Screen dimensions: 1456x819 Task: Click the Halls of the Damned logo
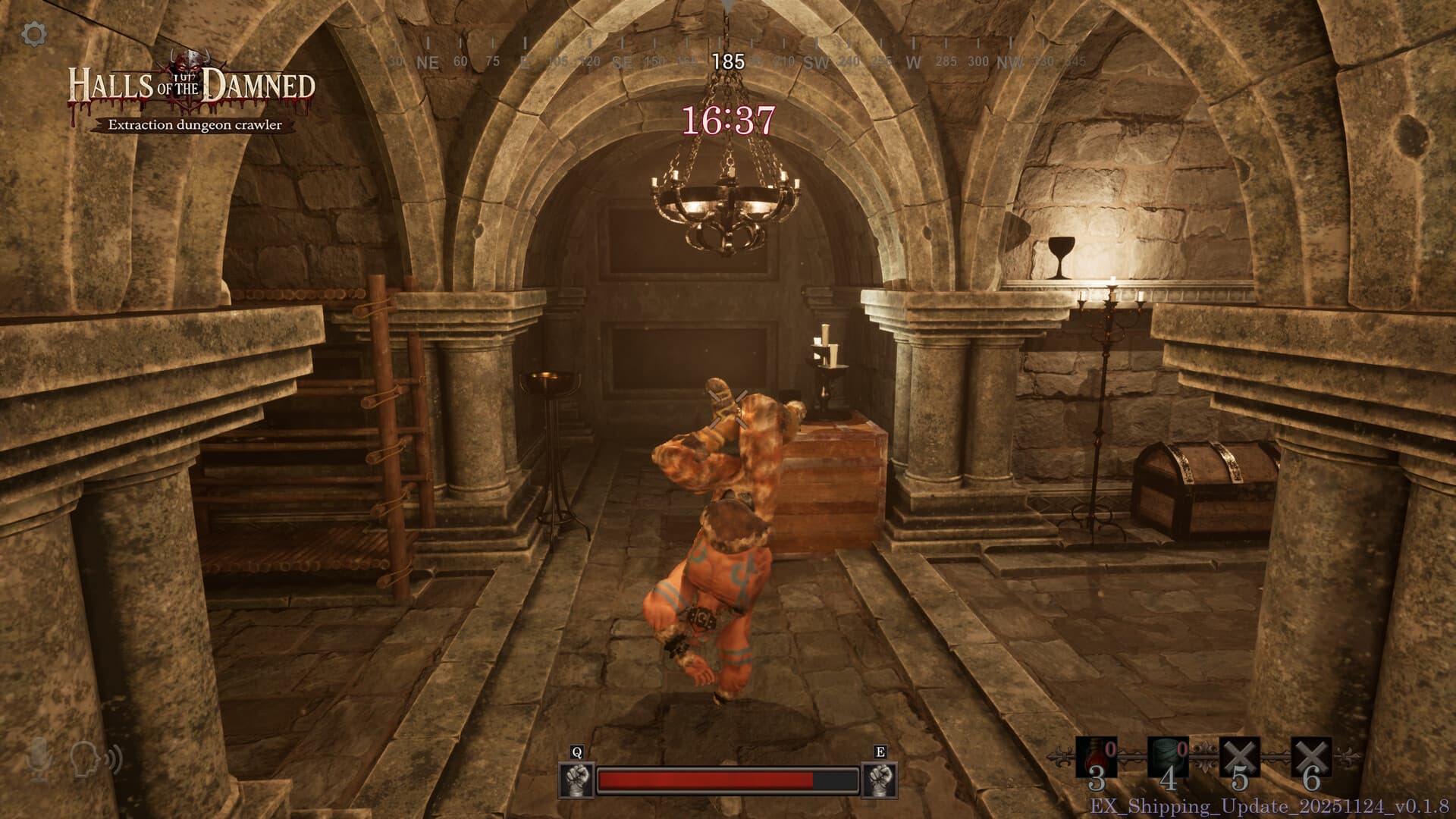(x=192, y=83)
